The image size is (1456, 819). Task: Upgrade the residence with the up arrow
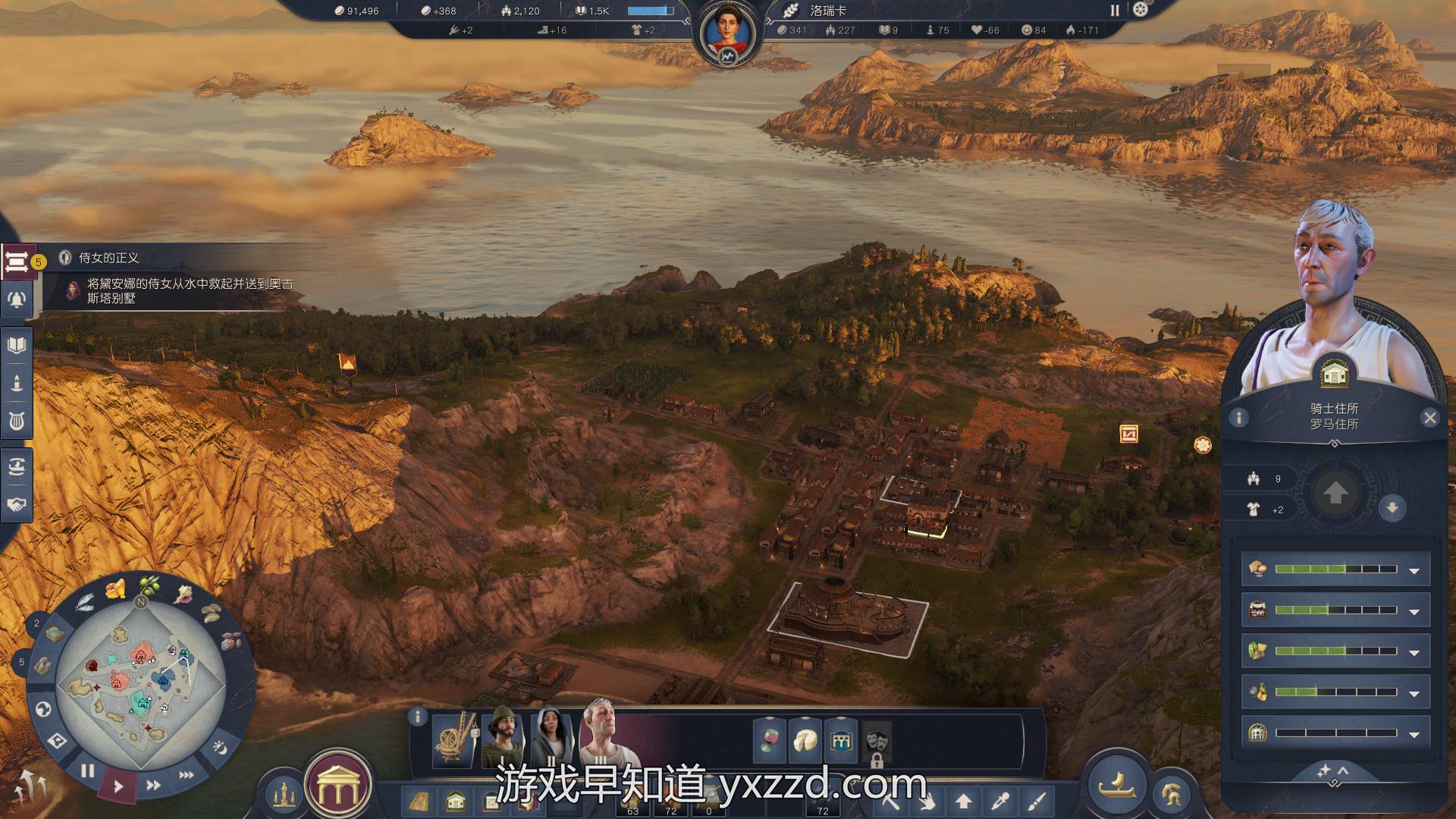pyautogui.click(x=1335, y=494)
